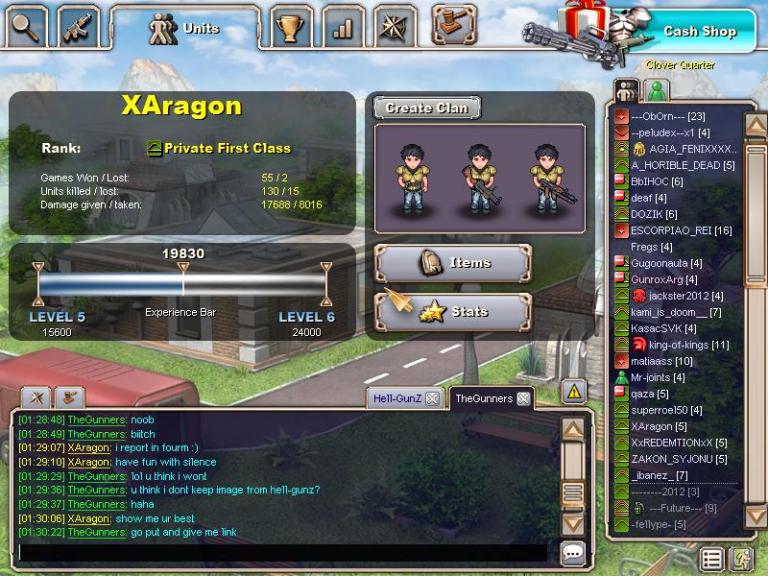View the Stats panel
Viewport: 768px width, 576px height.
coord(453,312)
